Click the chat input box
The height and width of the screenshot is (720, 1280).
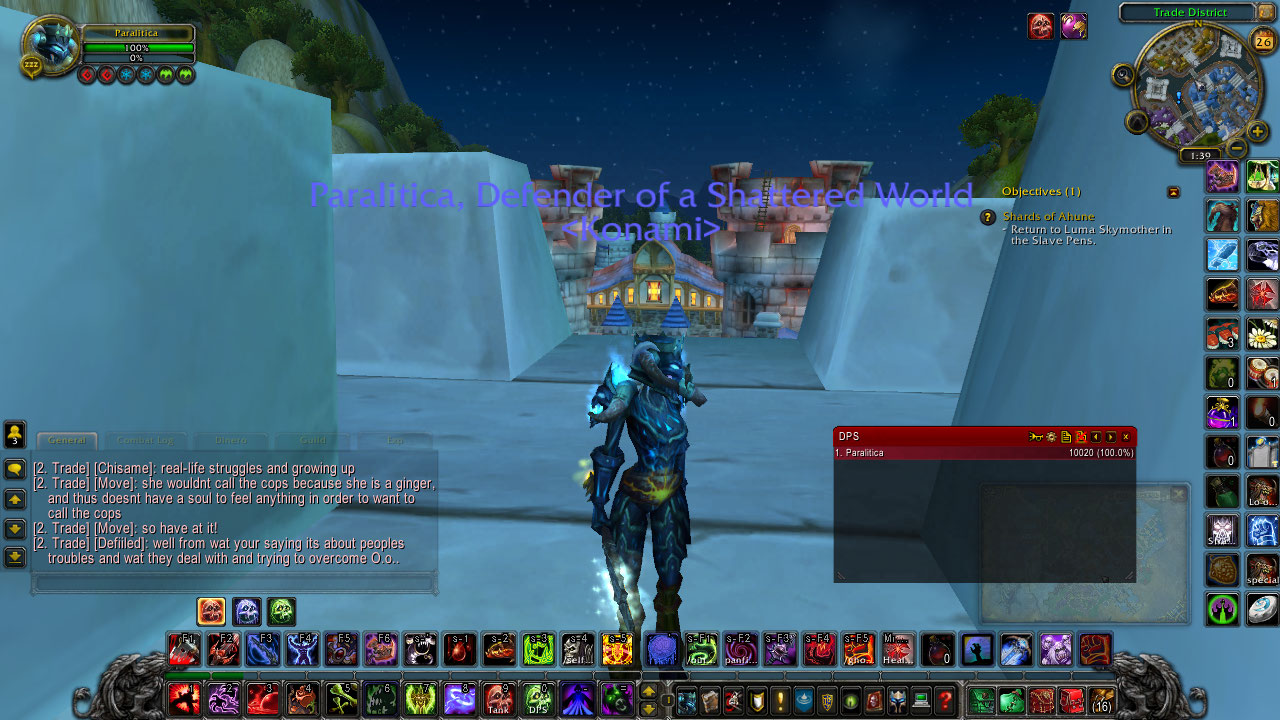click(234, 581)
